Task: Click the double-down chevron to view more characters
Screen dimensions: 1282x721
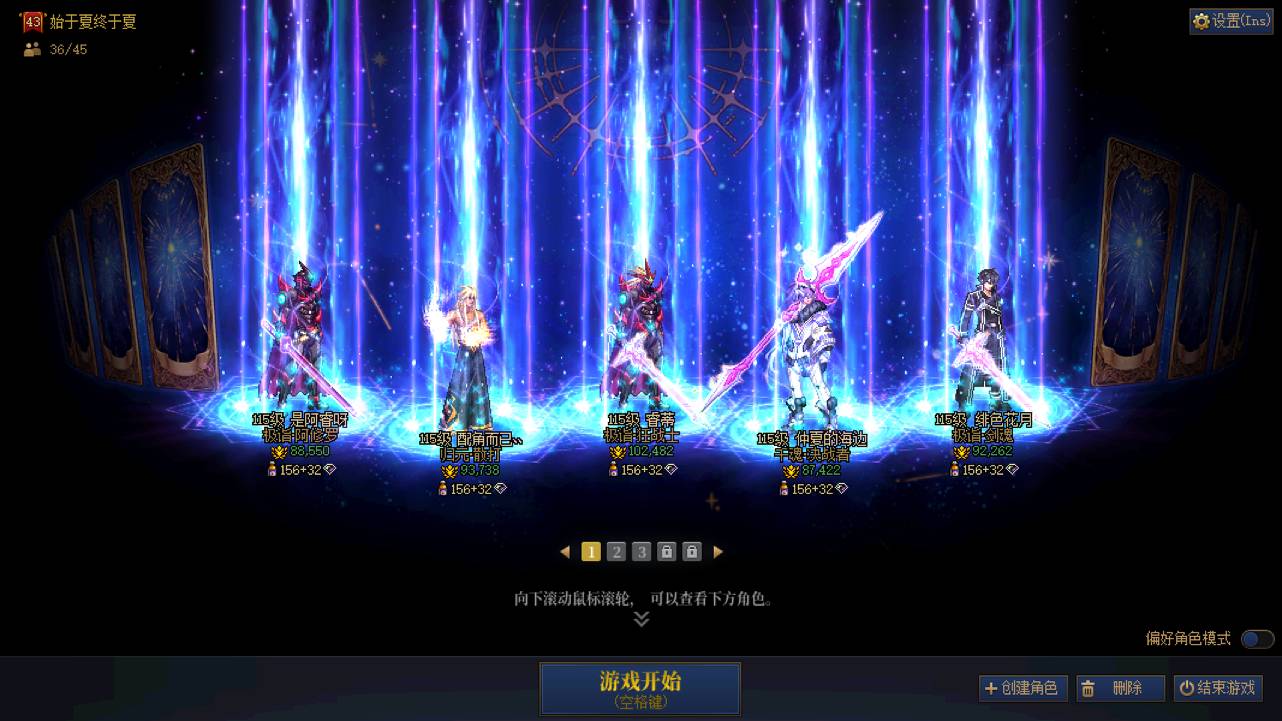Action: (x=640, y=618)
